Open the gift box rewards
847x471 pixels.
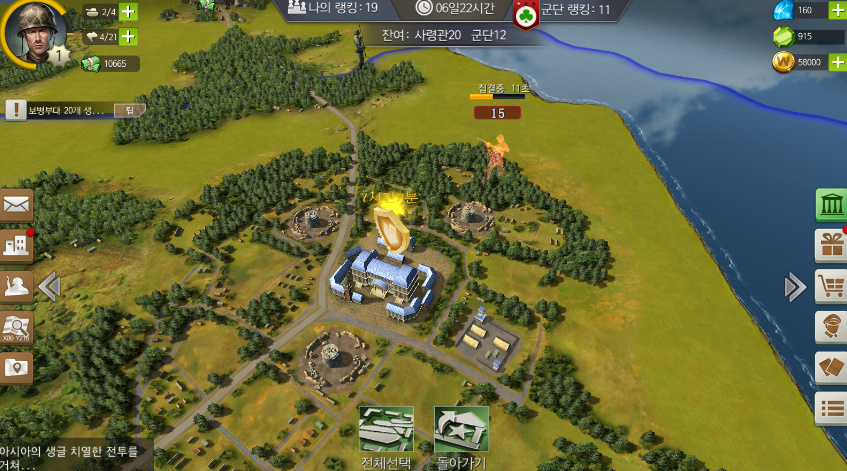[x=831, y=245]
